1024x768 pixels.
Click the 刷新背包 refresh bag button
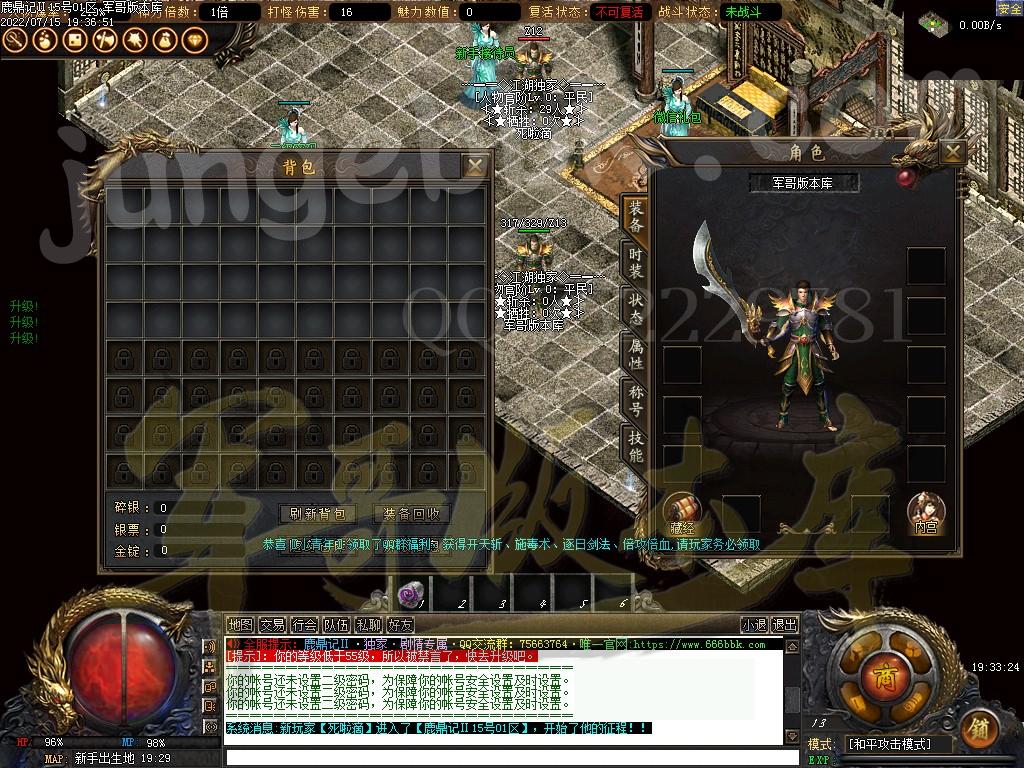tap(317, 513)
